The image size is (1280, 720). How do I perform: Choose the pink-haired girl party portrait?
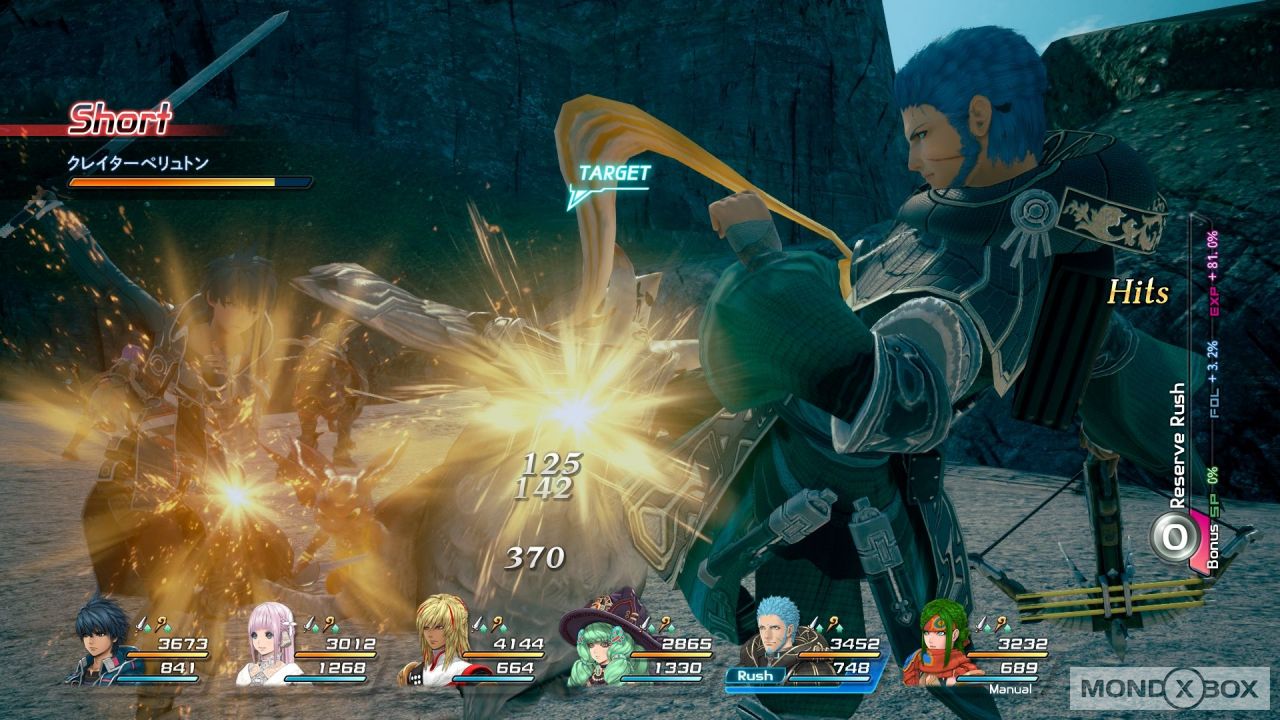[x=271, y=645]
